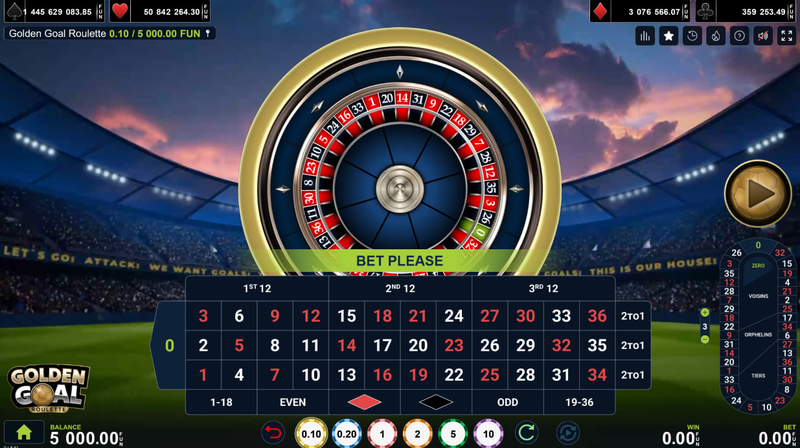Undo the last bet with the red arrow

coord(273,433)
